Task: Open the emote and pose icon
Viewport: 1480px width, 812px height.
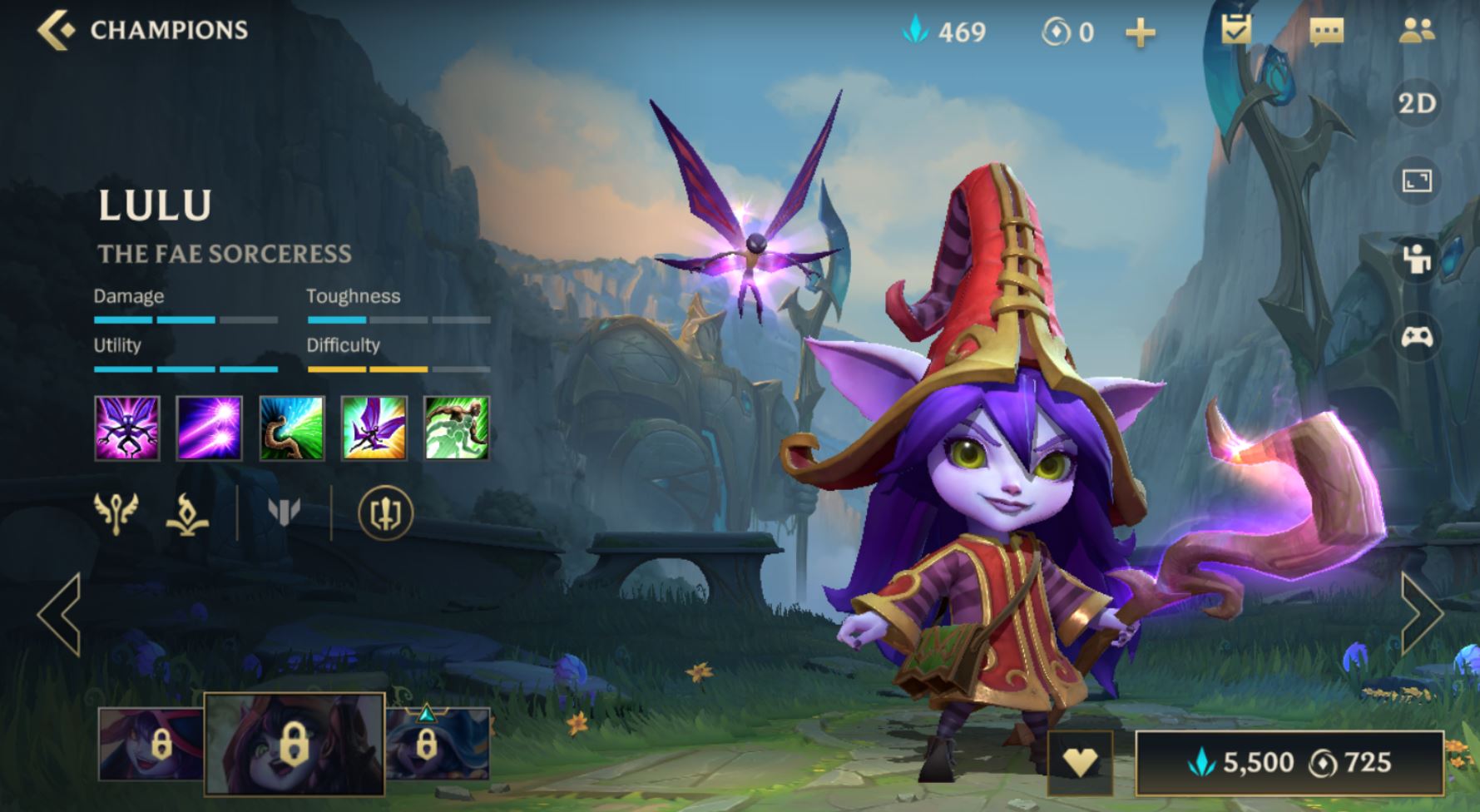Action: [1417, 259]
